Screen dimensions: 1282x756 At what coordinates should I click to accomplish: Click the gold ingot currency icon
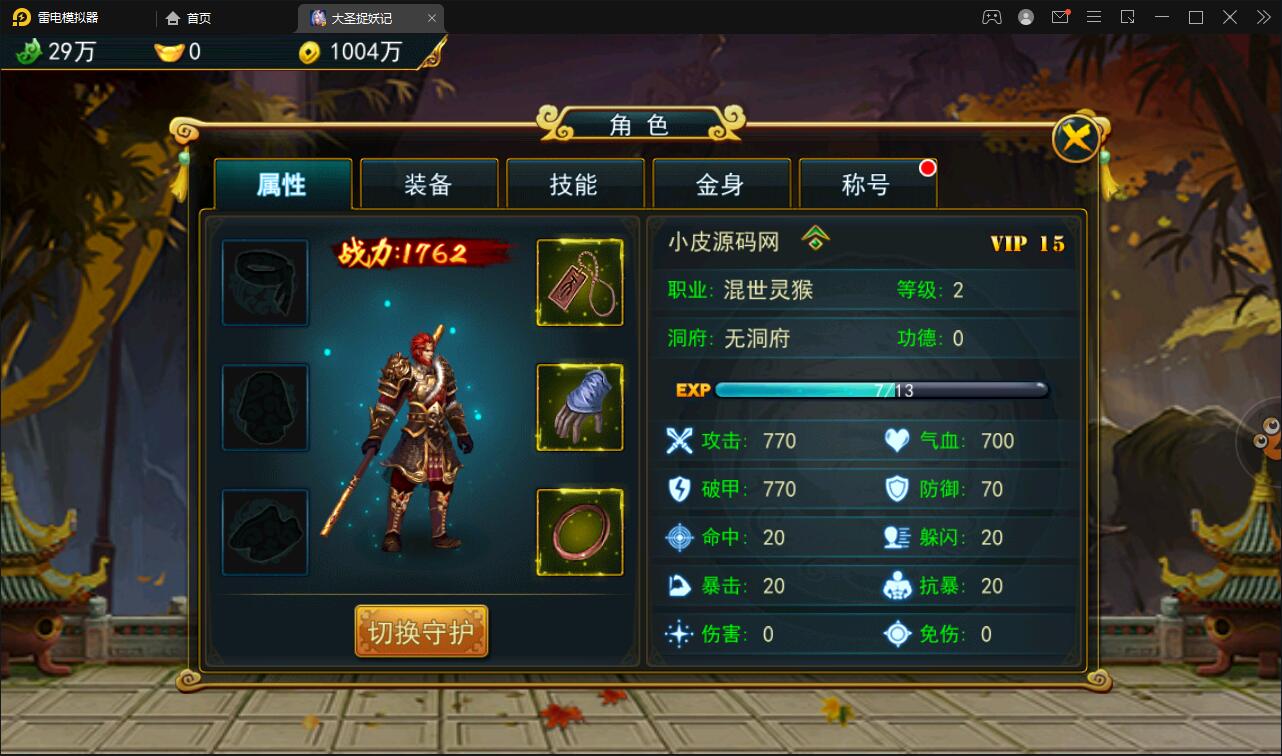click(170, 51)
